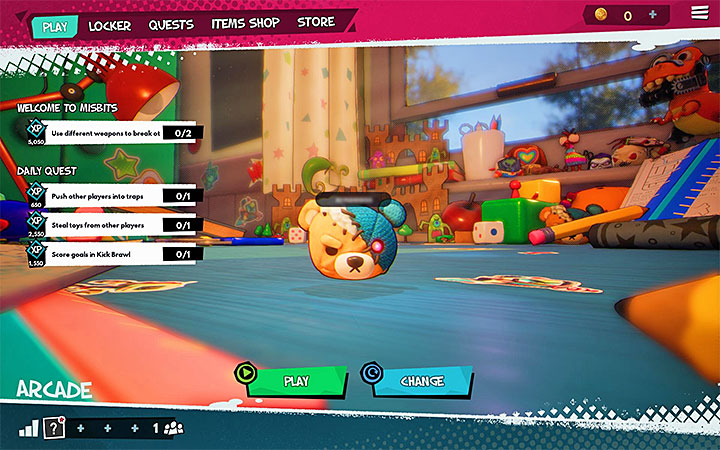Open the hamburger menu
The width and height of the screenshot is (720, 450).
pyautogui.click(x=699, y=12)
